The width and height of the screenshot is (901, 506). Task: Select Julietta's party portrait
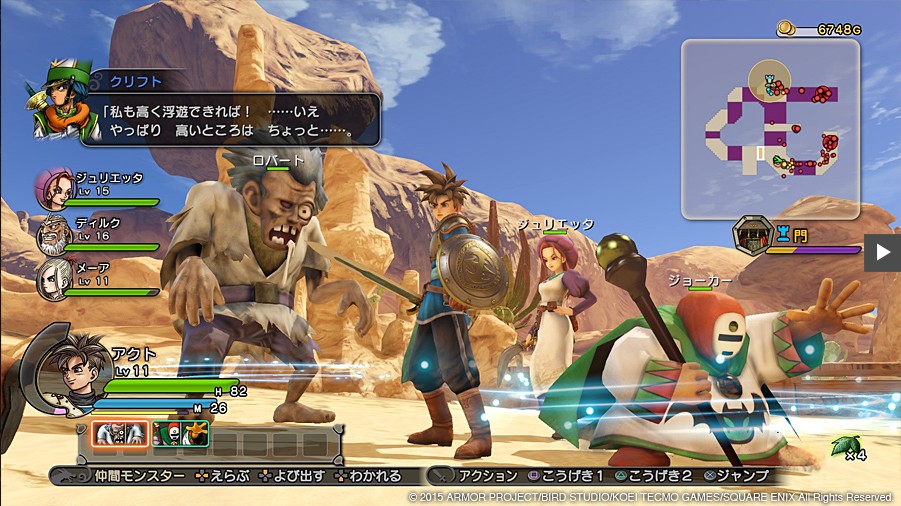coord(54,188)
